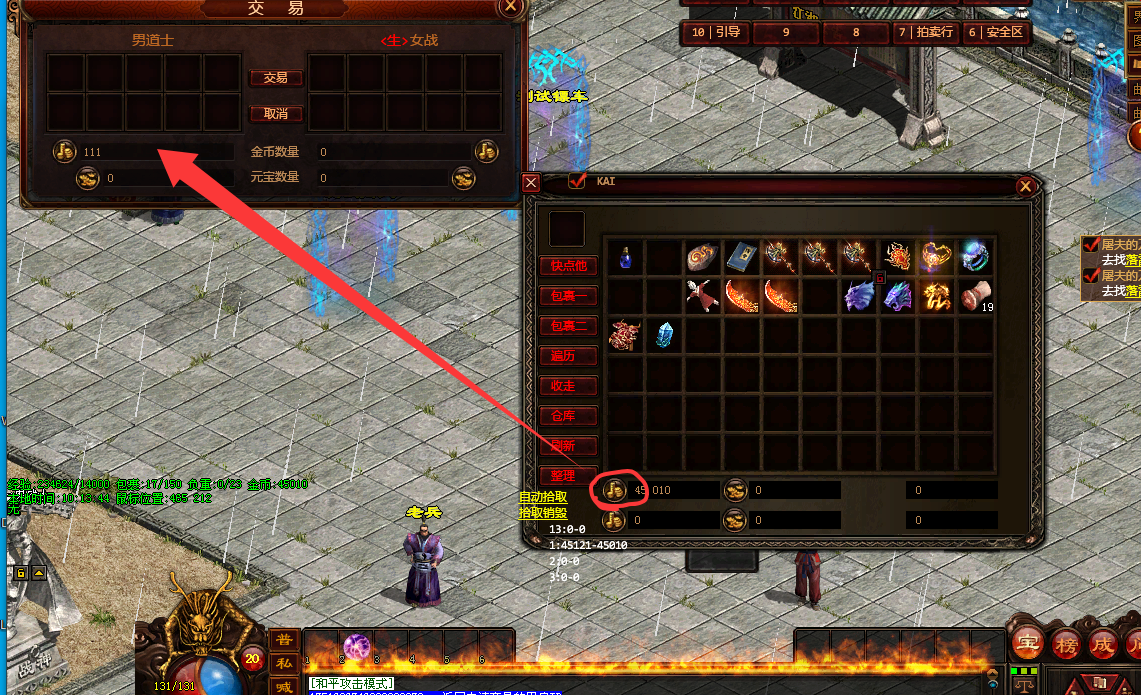The width and height of the screenshot is (1141, 695).
Task: Switch to bag page 包裹二
Action: (568, 326)
